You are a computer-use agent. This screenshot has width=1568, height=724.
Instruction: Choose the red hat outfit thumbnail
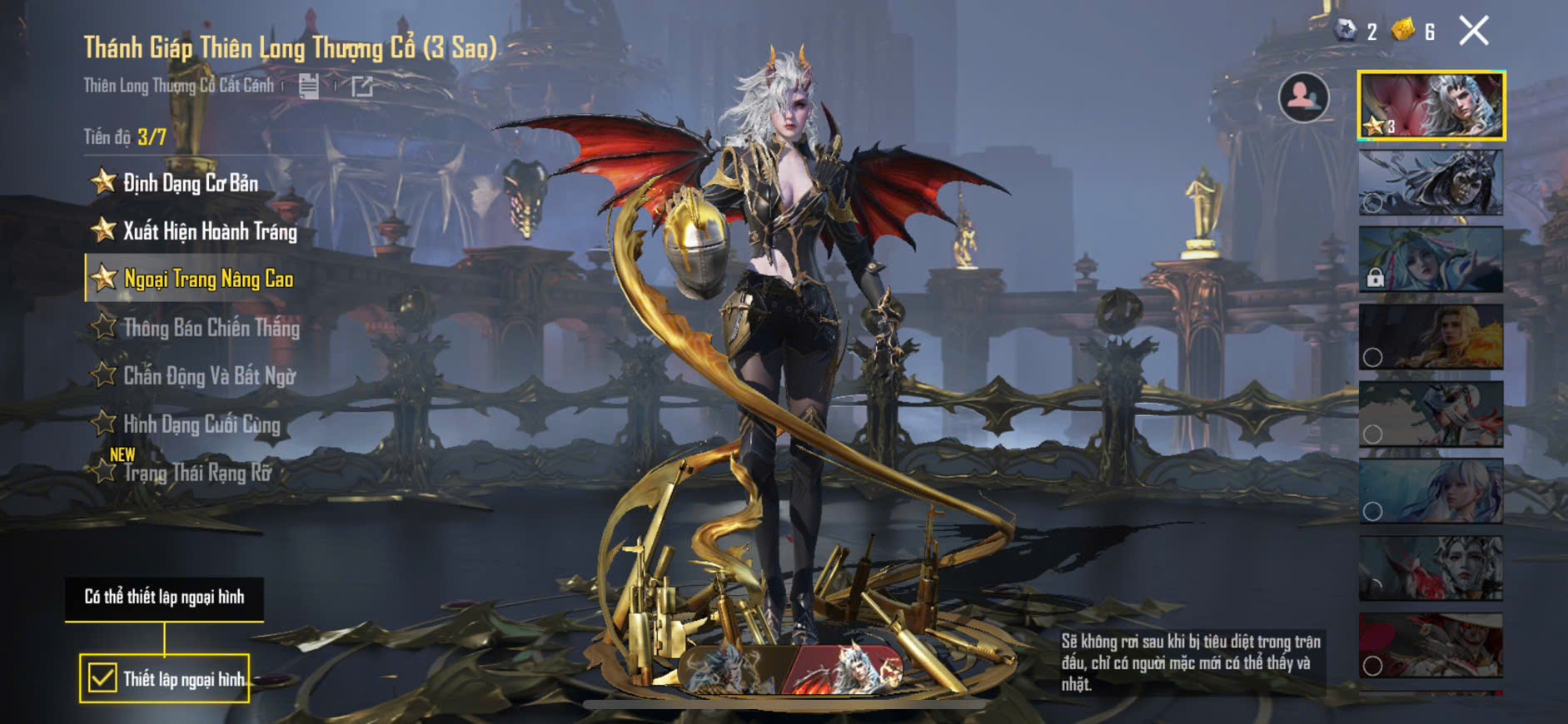(1431, 646)
